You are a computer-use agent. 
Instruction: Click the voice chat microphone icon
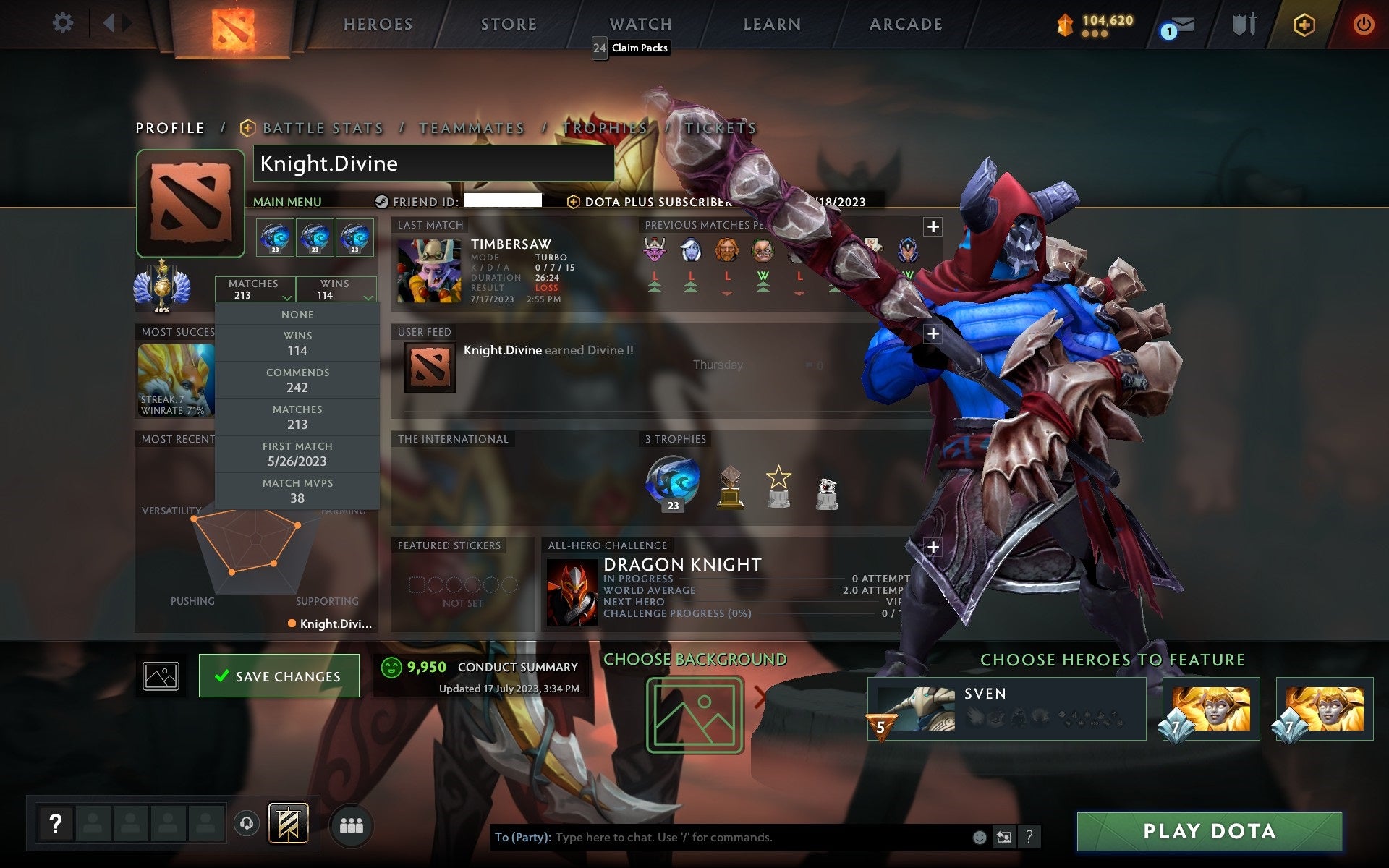click(x=246, y=823)
